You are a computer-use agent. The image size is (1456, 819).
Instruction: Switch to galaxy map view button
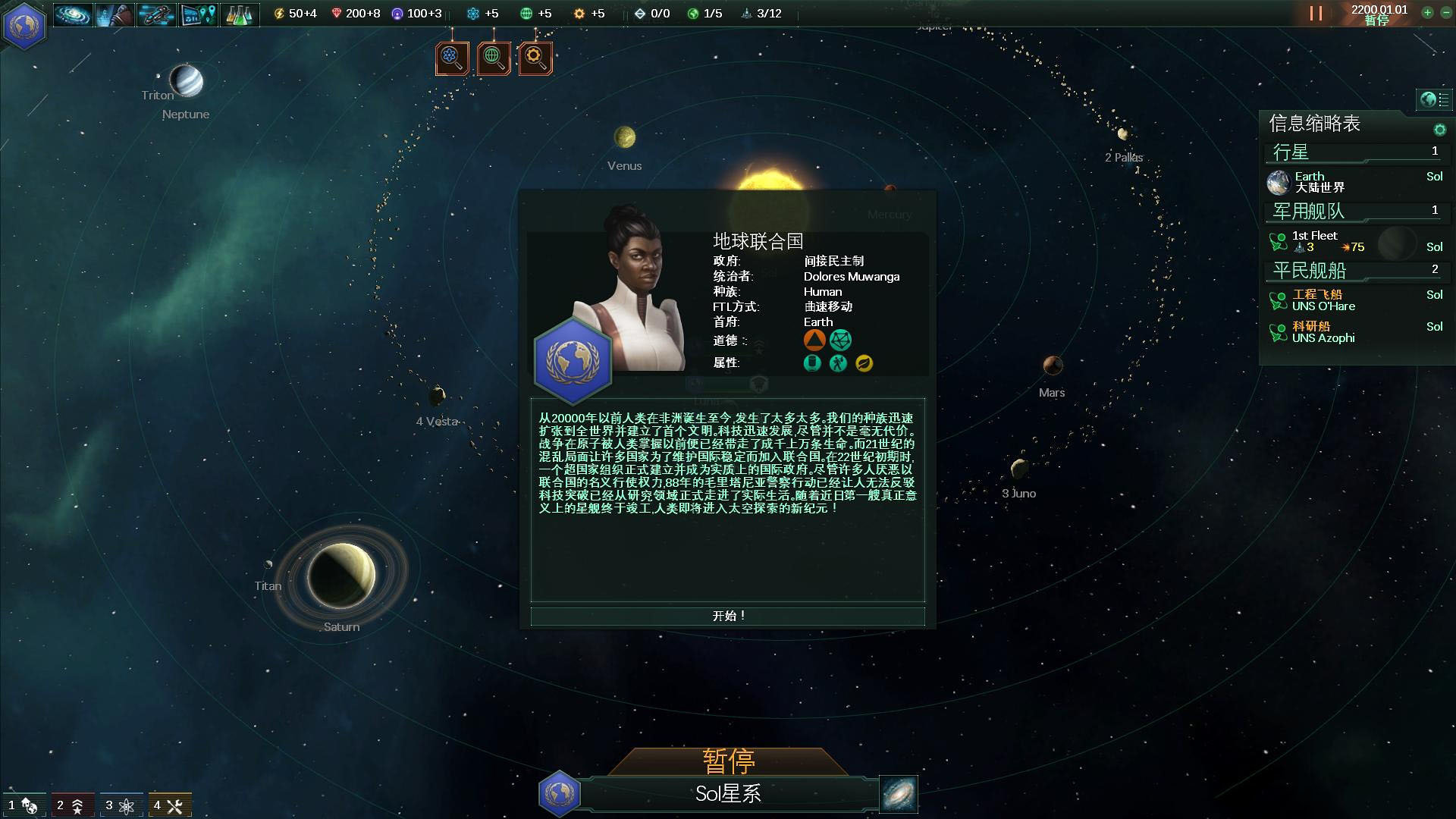point(899,794)
